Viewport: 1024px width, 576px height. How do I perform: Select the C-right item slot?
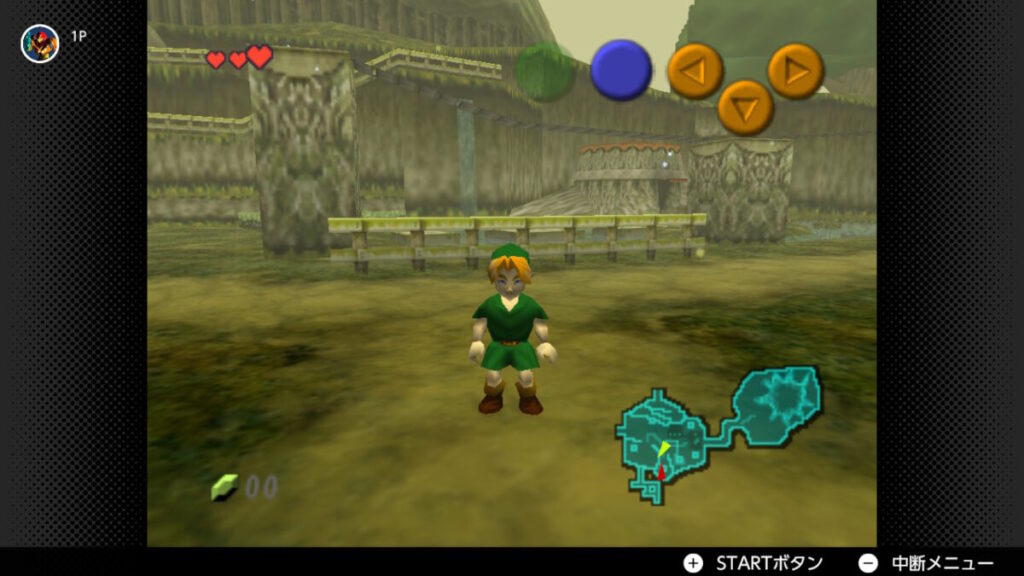point(796,71)
